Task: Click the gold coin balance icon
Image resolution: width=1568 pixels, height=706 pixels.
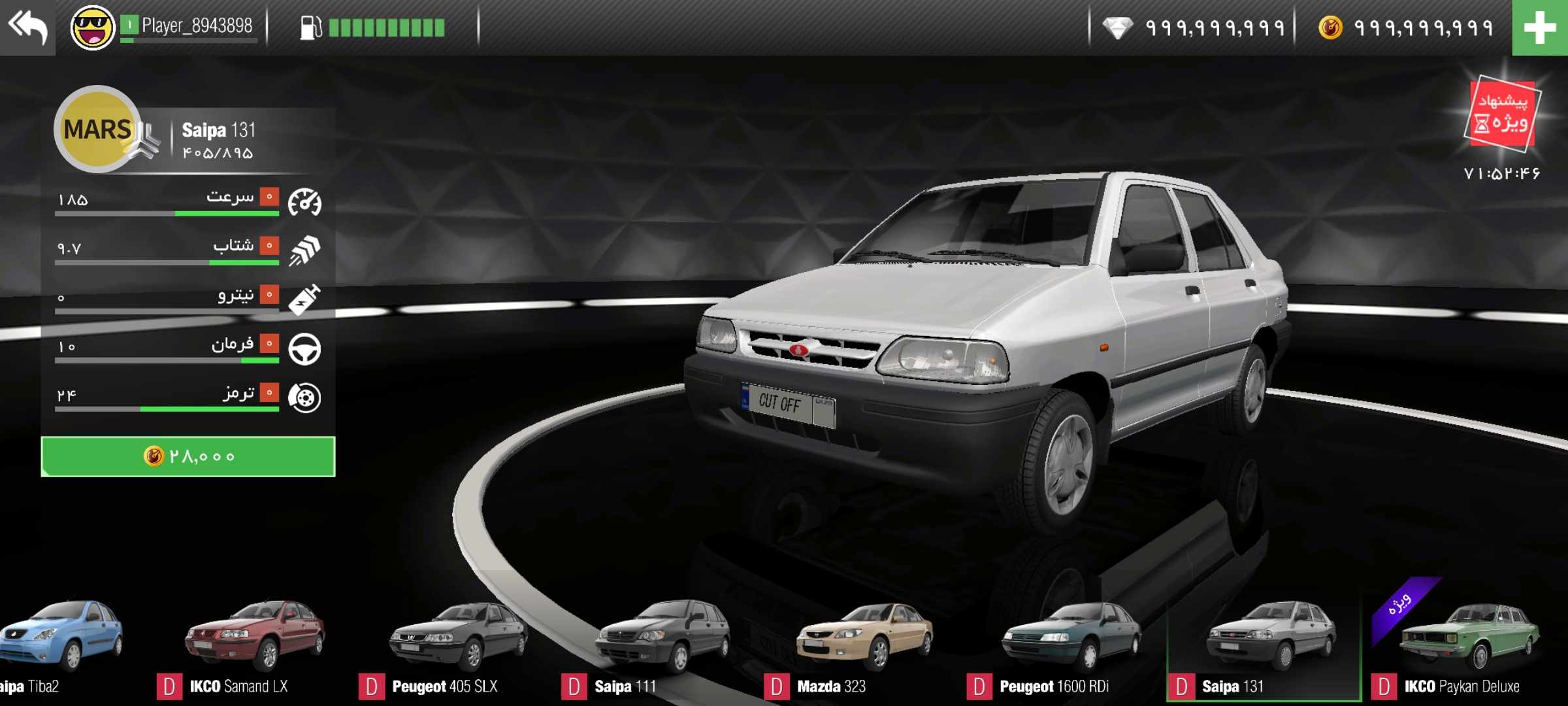Action: [1330, 28]
